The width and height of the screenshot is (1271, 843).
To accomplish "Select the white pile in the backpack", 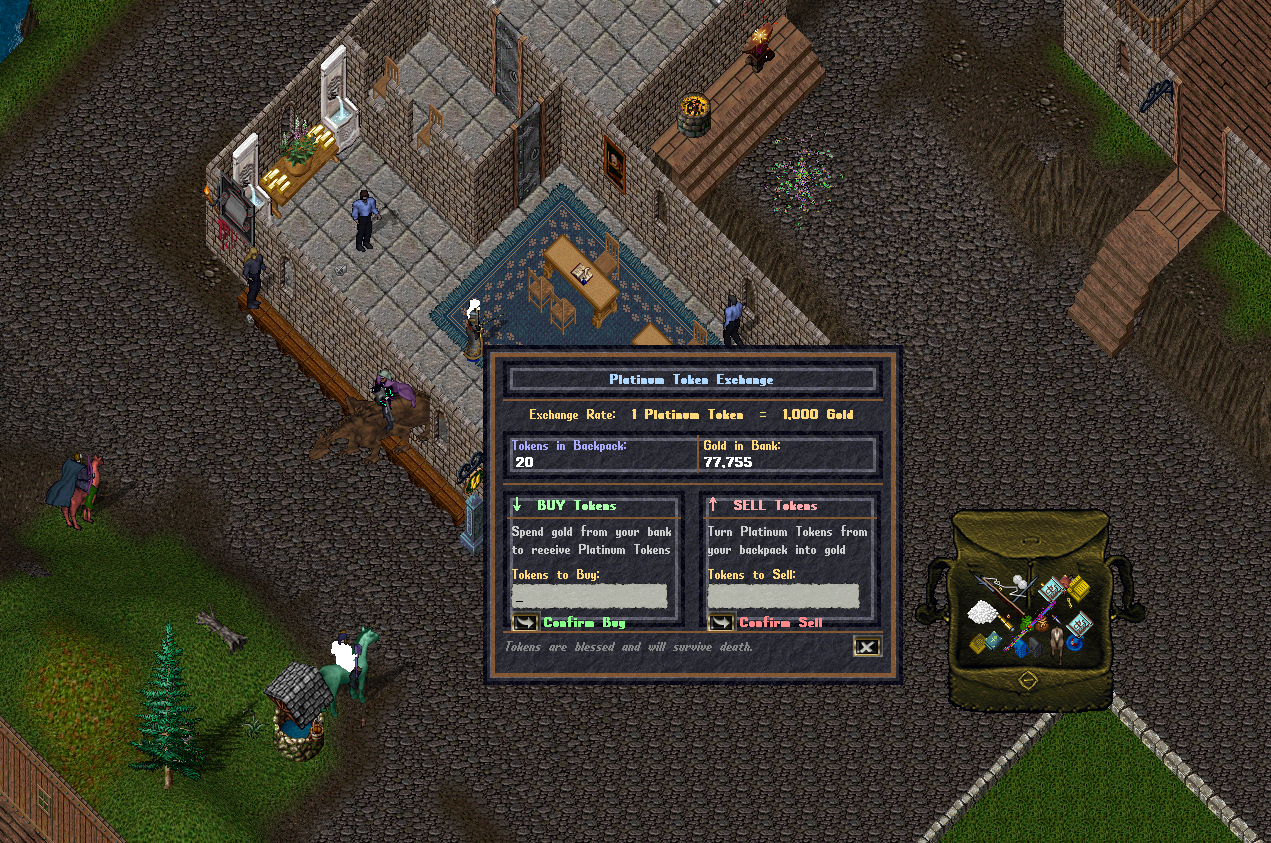I will click(982, 613).
